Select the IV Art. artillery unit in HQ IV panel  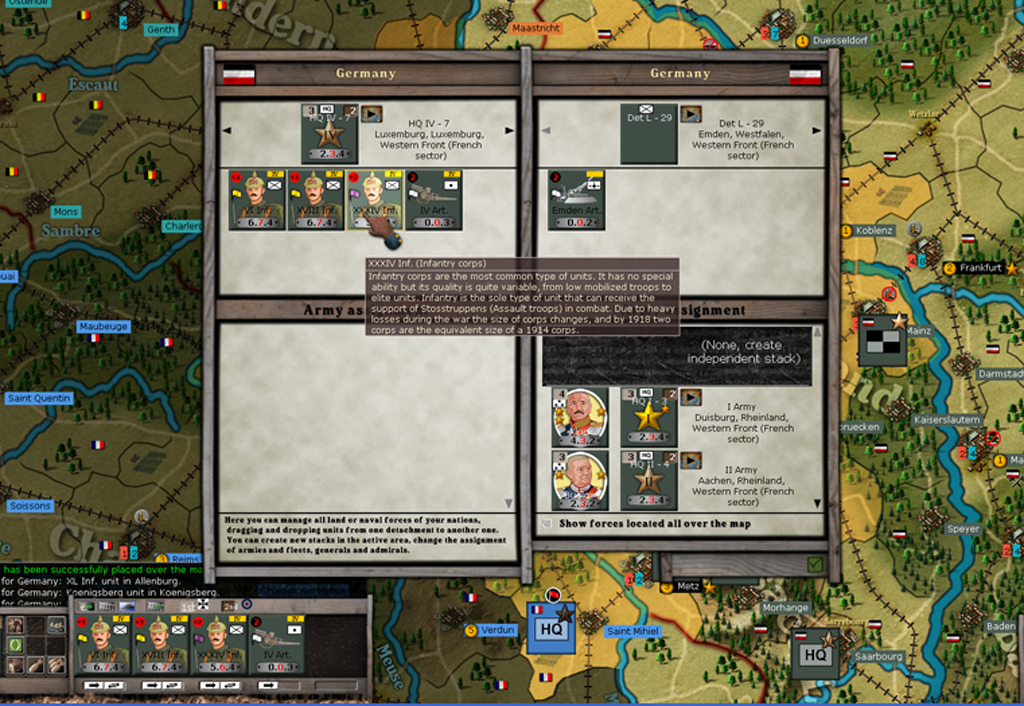[433, 200]
